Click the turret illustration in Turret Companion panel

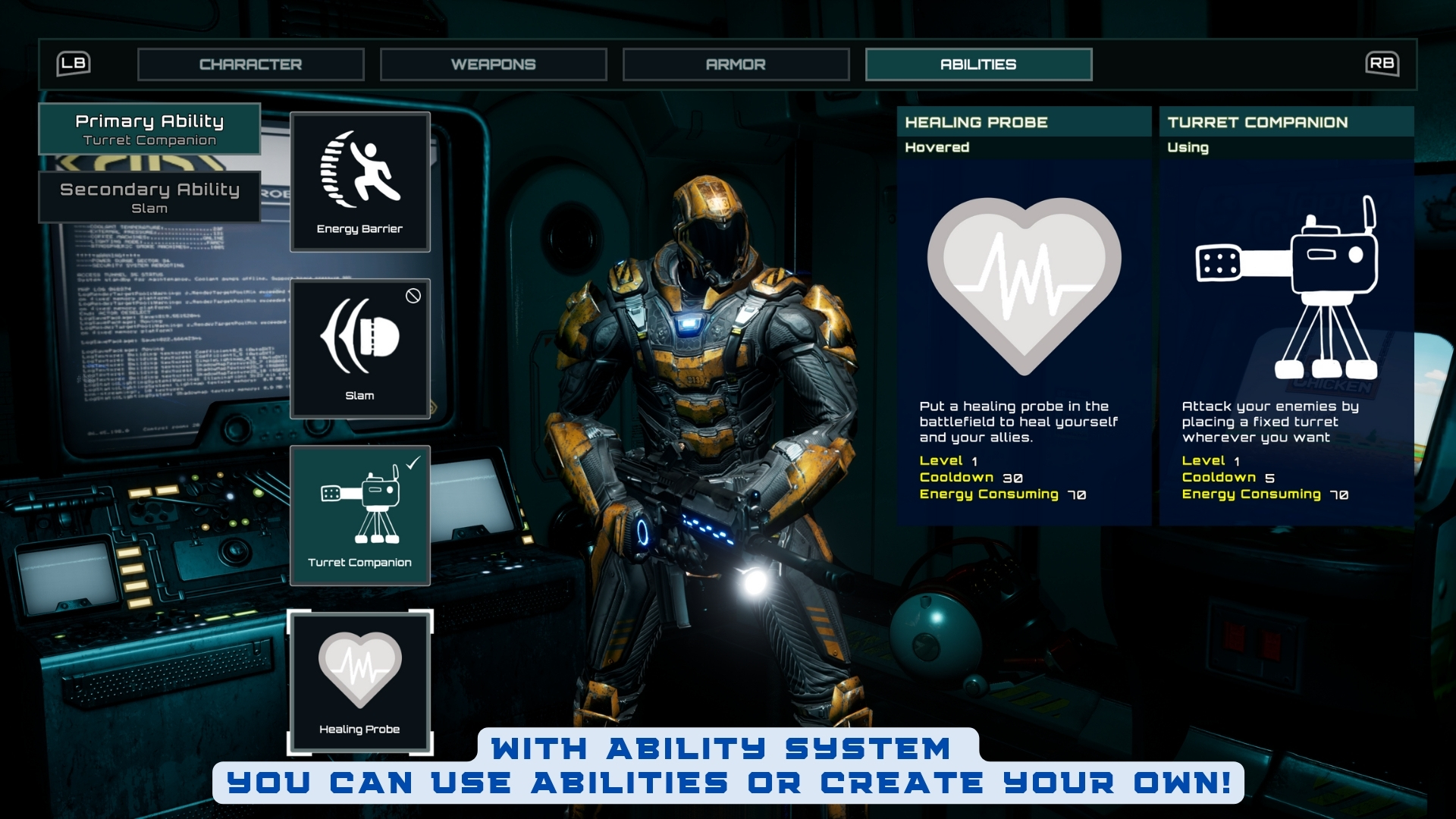coord(1285,288)
